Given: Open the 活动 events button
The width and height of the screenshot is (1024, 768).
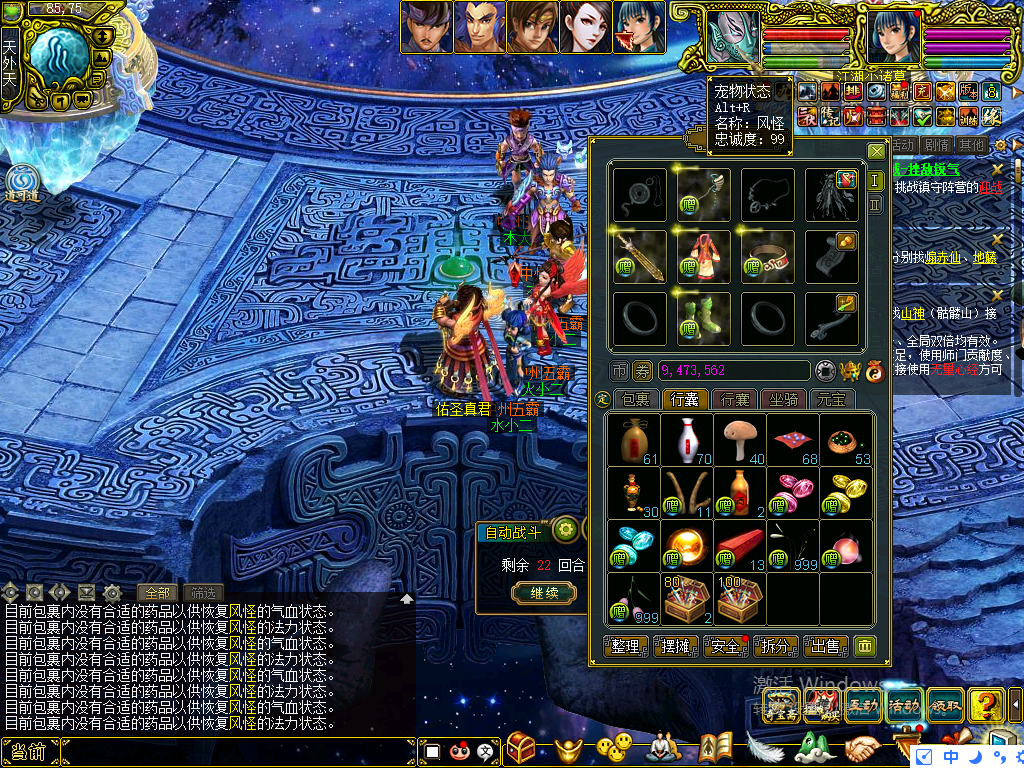Looking at the screenshot, I should (x=904, y=706).
